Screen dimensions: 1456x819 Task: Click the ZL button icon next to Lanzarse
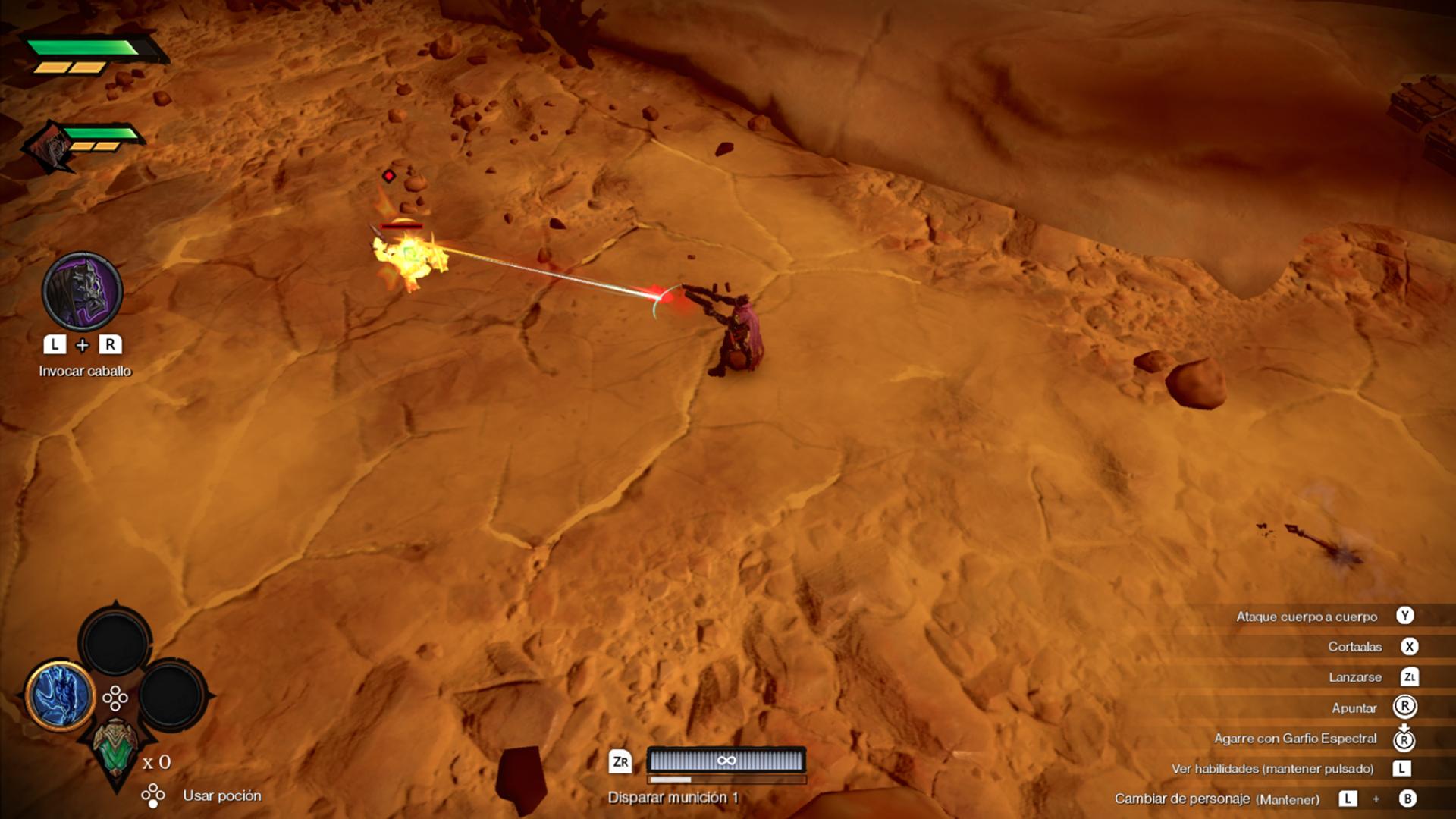click(1408, 677)
